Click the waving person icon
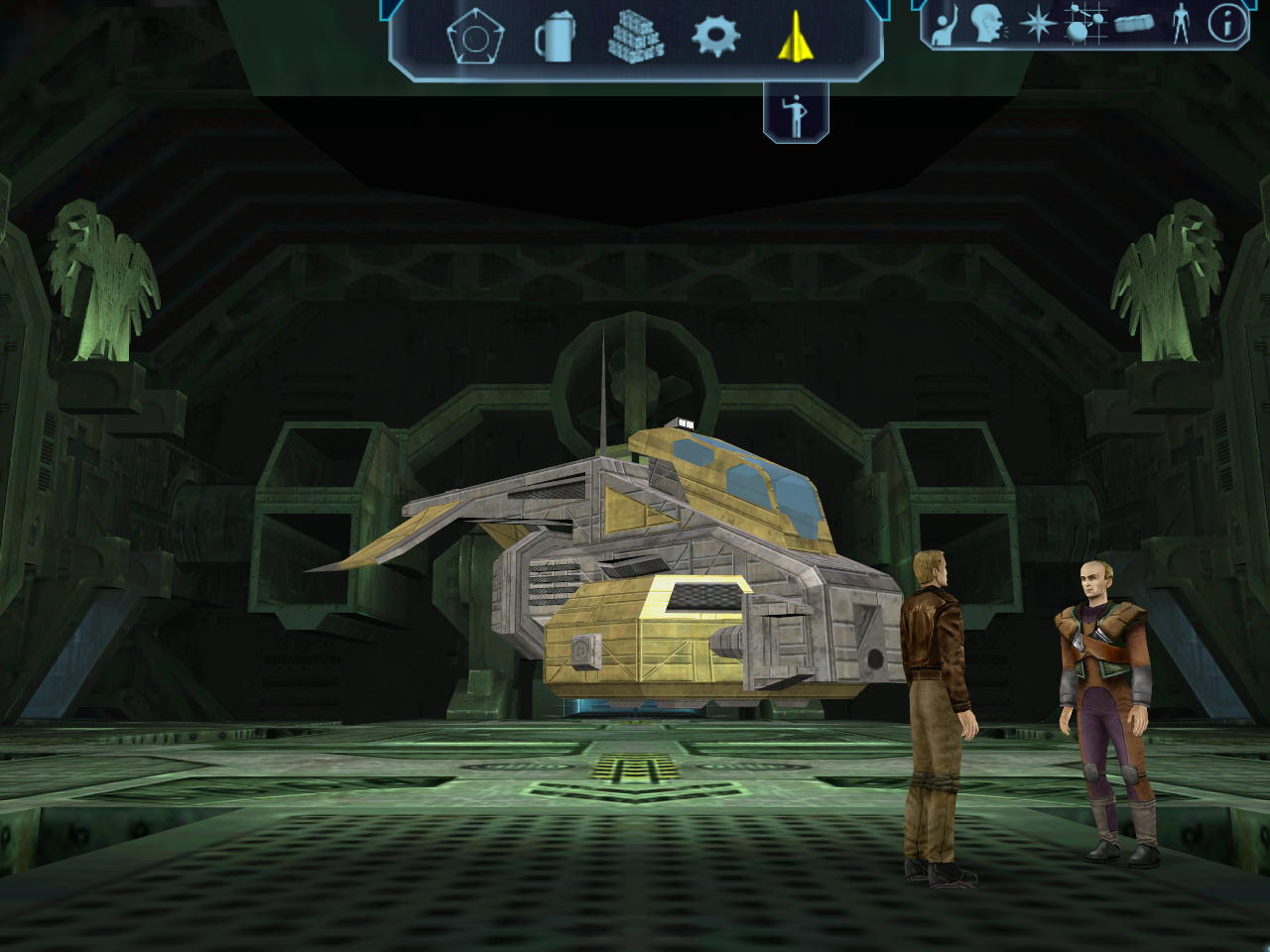1270x952 pixels. [943, 24]
